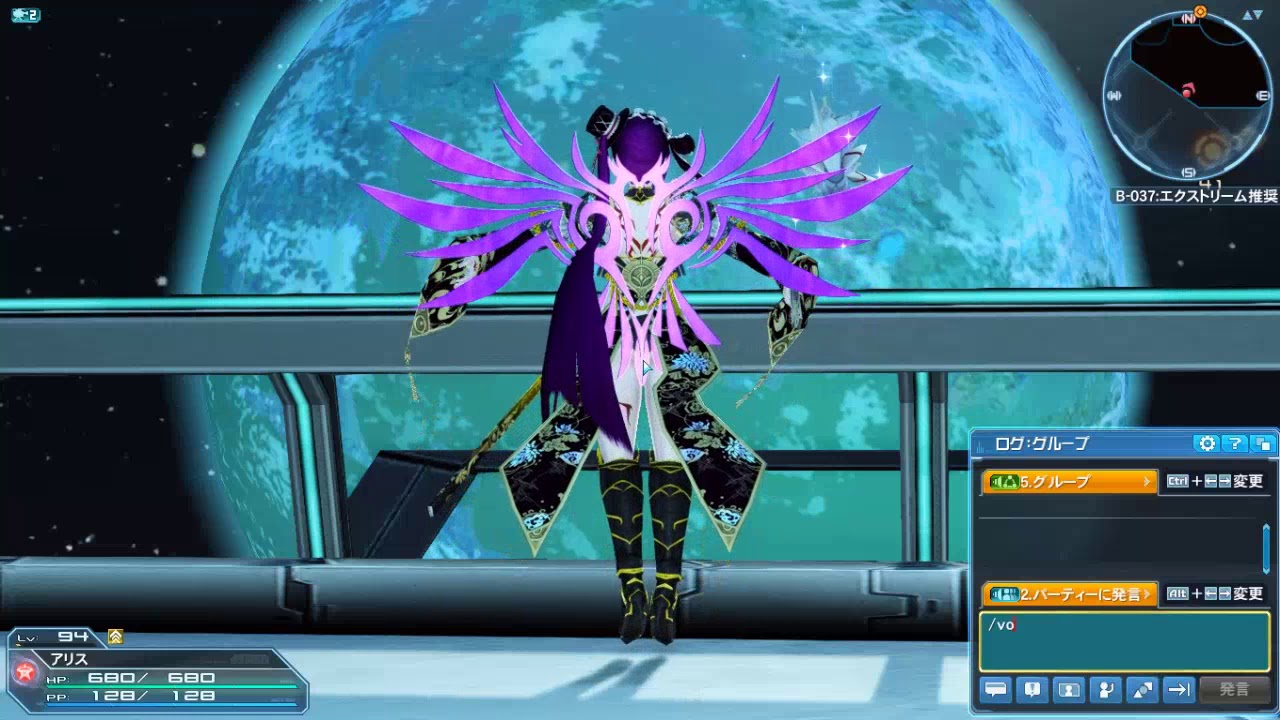1280x720 pixels.
Task: Toggle the chat log window size icon
Action: [1263, 444]
